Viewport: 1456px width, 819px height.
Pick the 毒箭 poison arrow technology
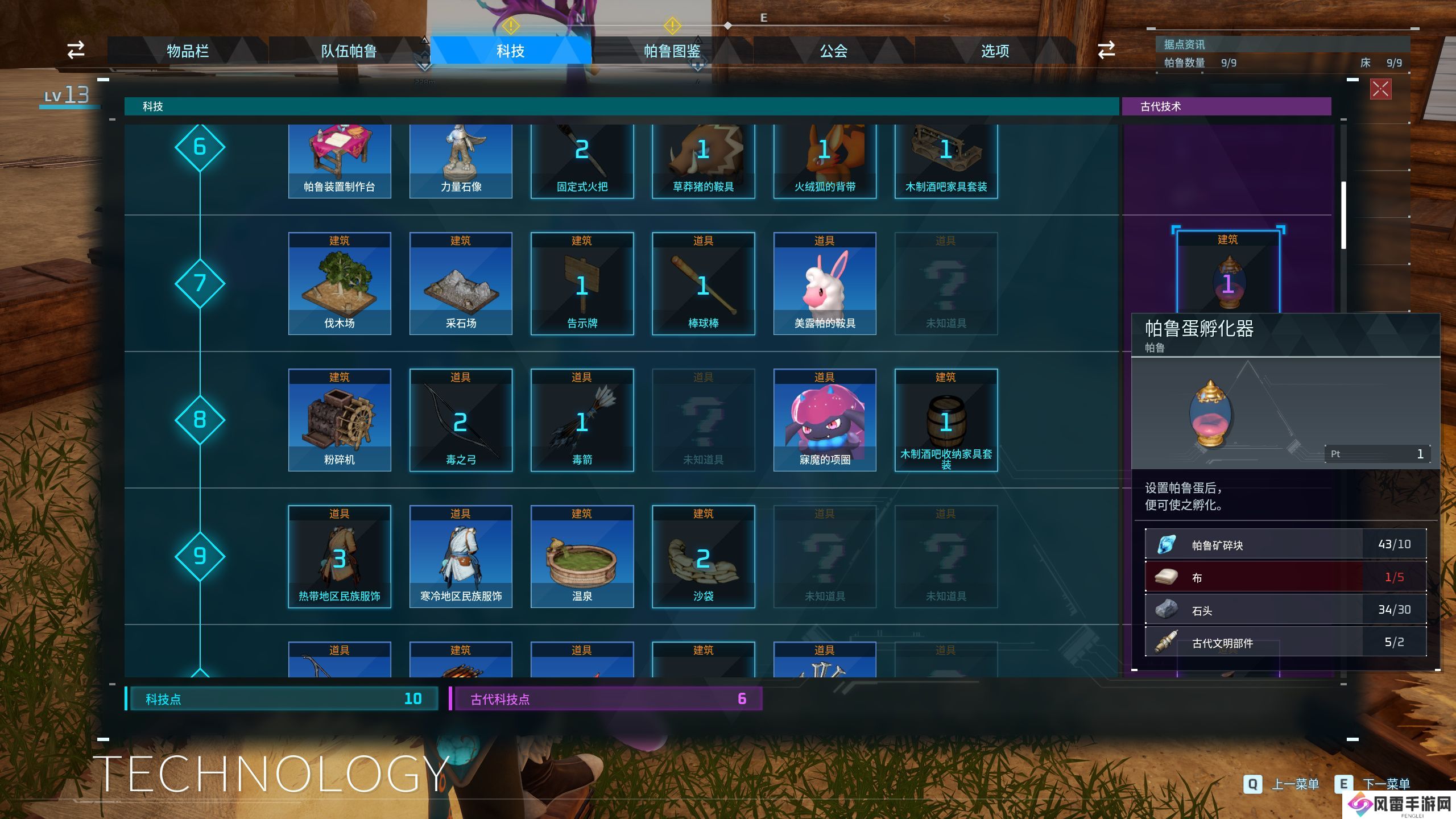582,420
